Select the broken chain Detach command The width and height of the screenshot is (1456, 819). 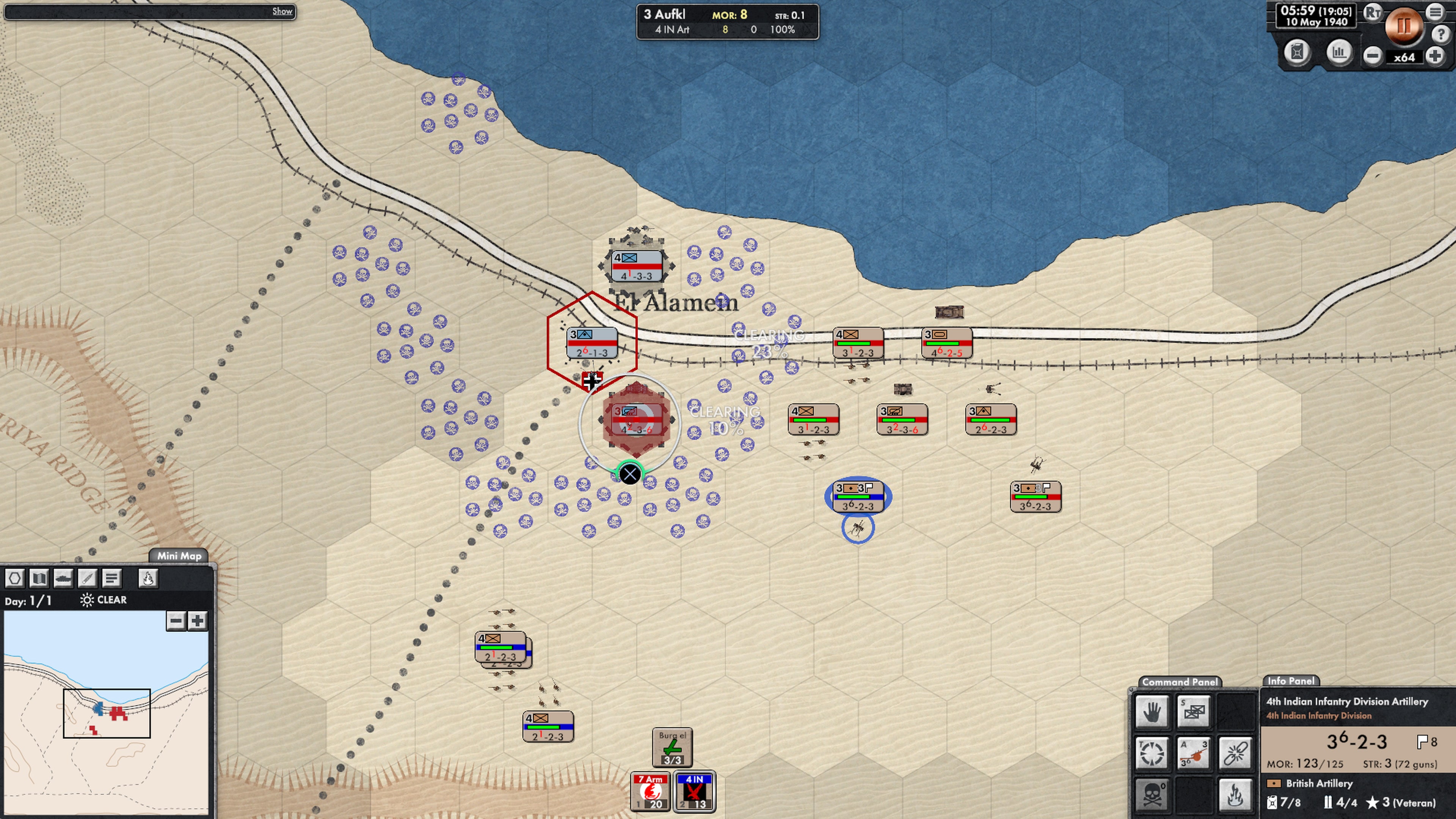coord(1235,754)
